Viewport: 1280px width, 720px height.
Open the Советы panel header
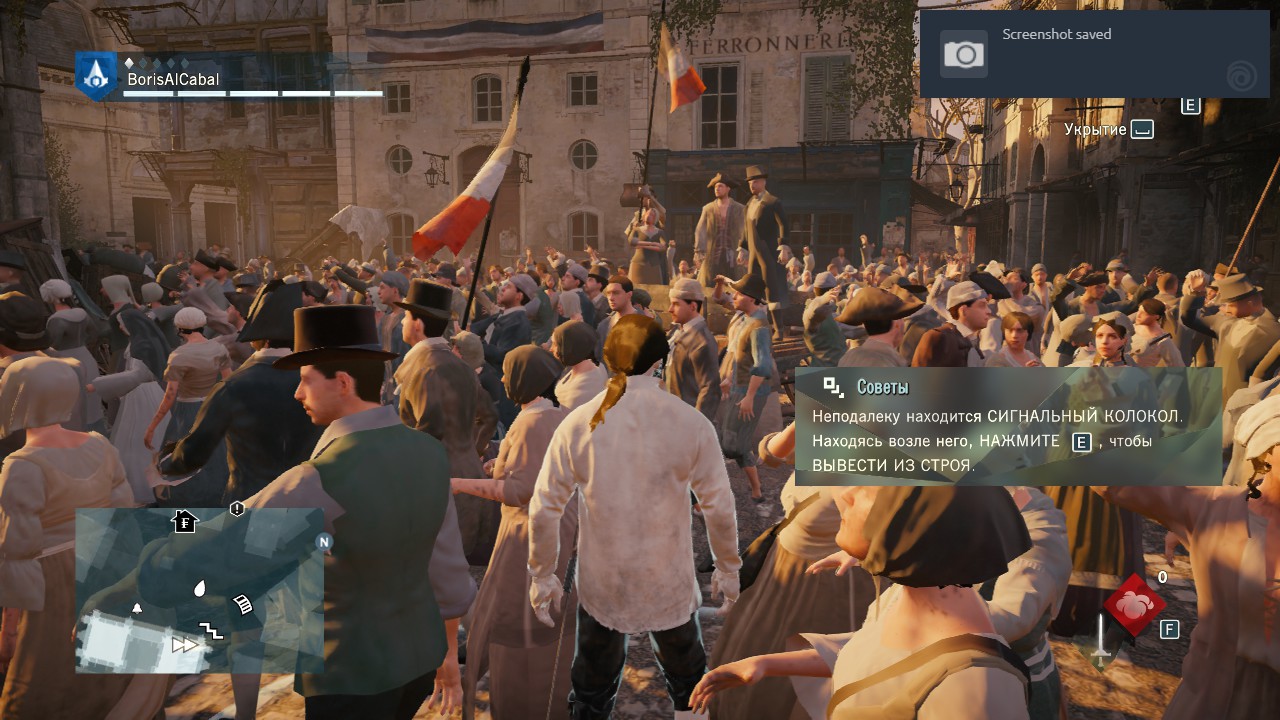(x=884, y=384)
